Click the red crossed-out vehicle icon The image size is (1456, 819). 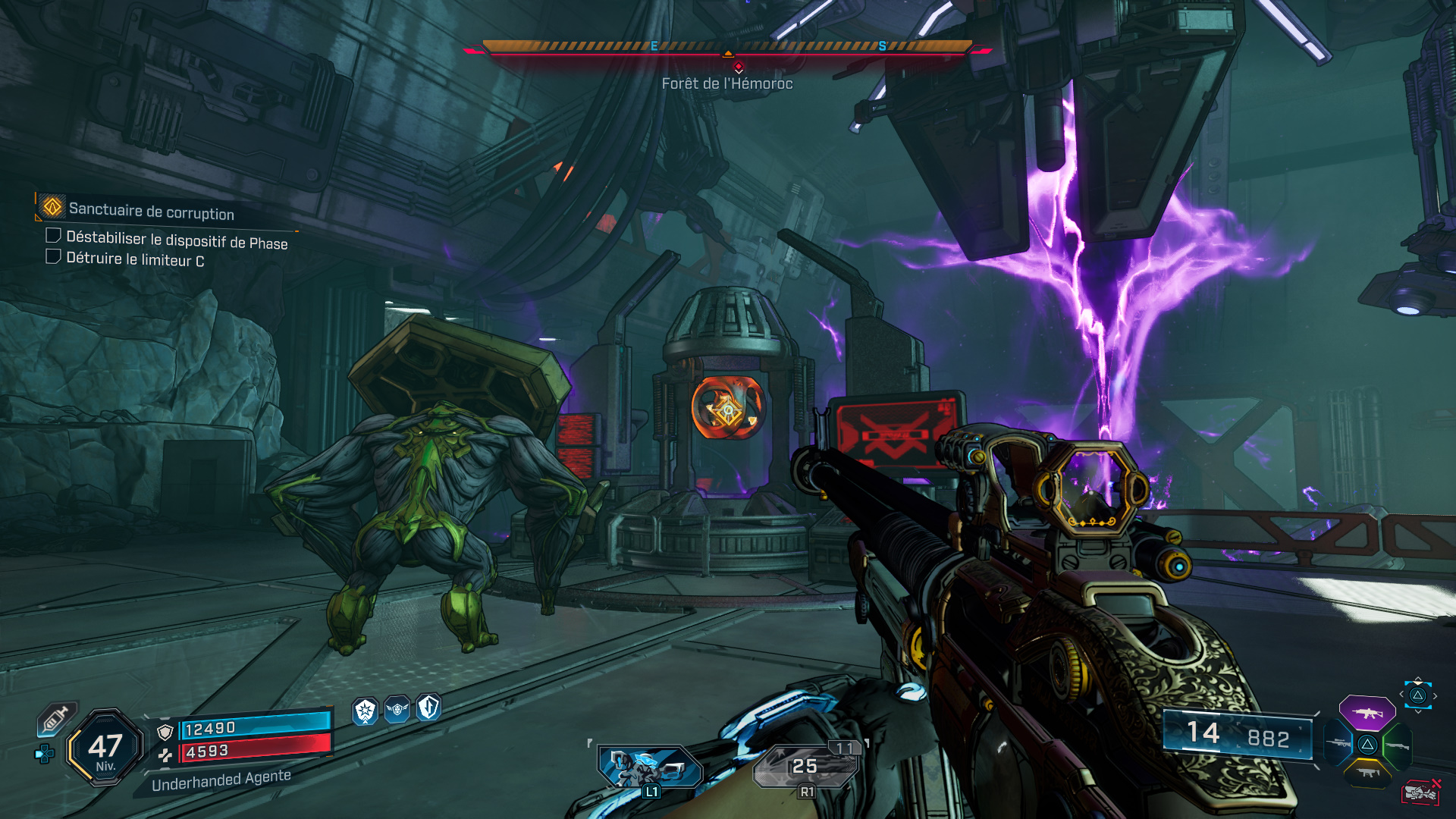click(x=1420, y=792)
